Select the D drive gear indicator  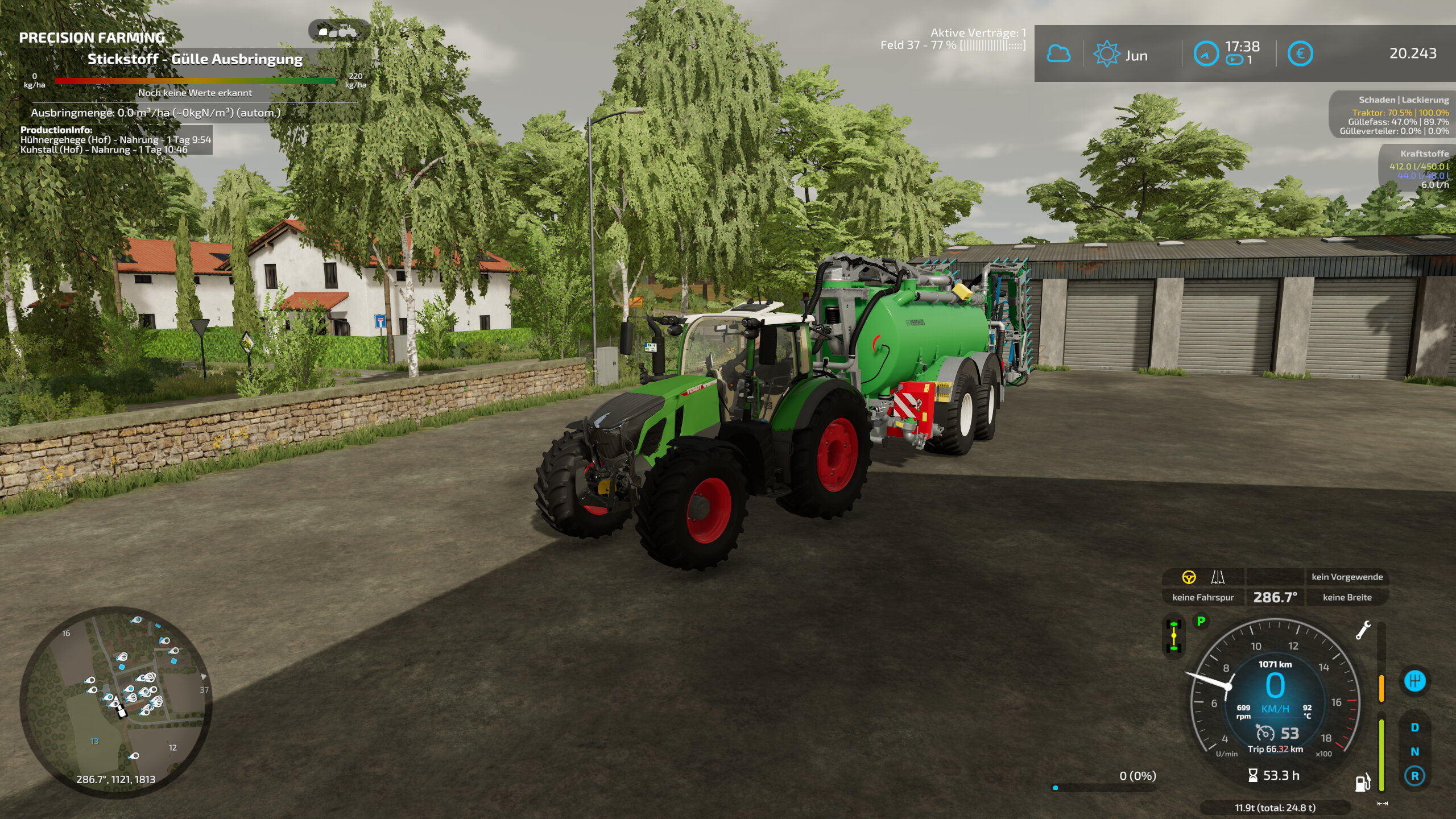(1415, 727)
